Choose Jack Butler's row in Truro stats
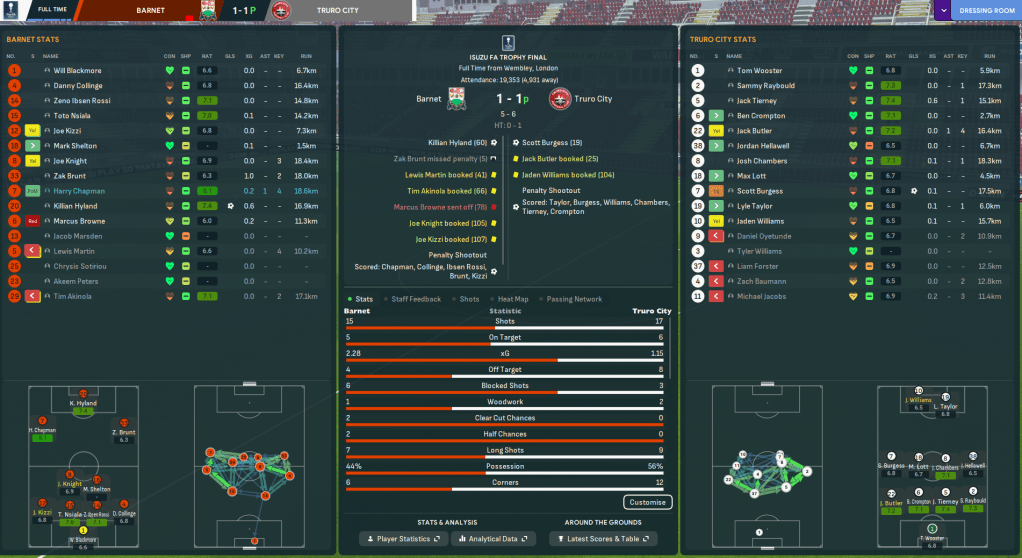This screenshot has height=558, width=1022. tap(754, 131)
